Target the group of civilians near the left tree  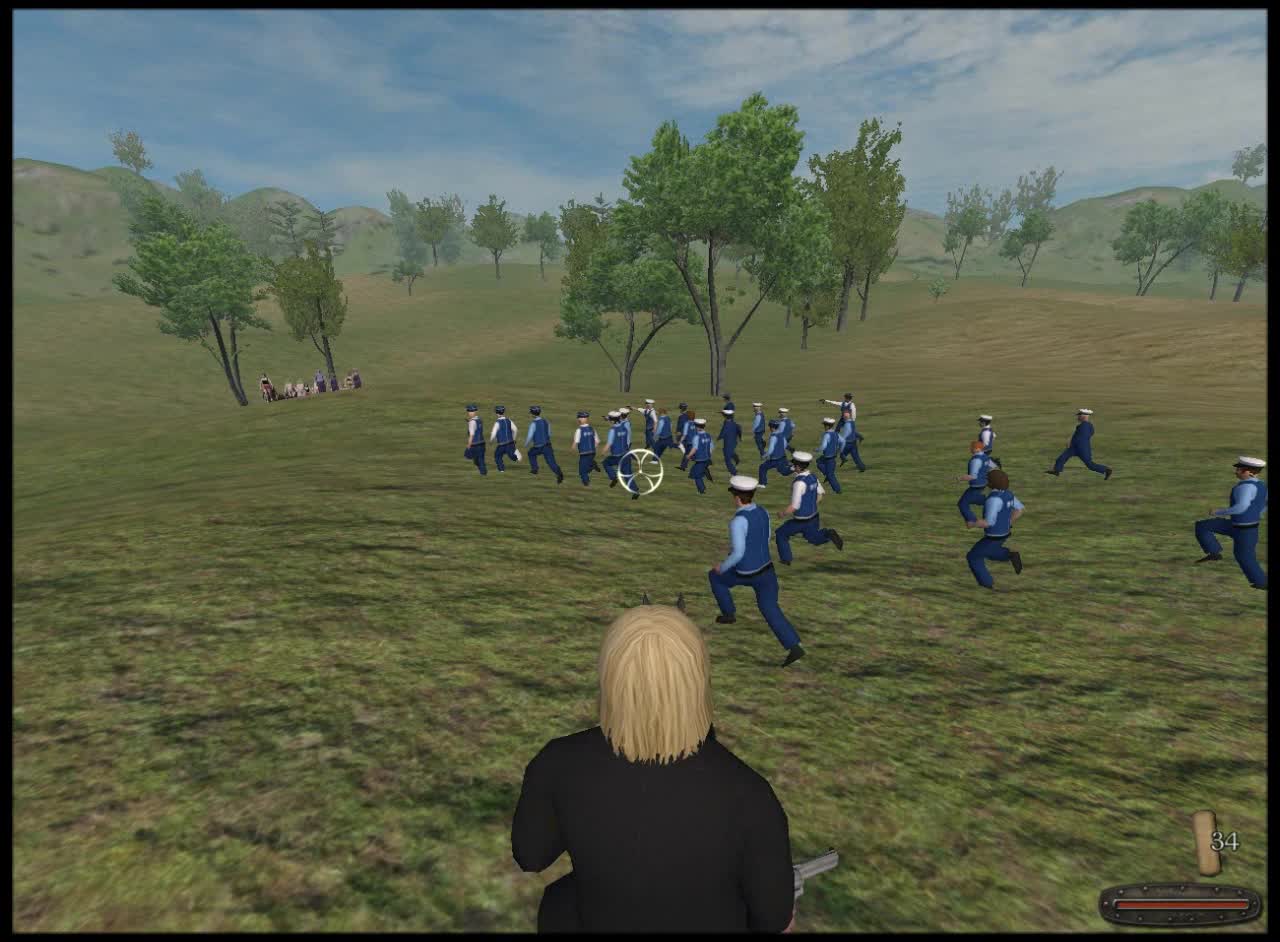click(308, 383)
